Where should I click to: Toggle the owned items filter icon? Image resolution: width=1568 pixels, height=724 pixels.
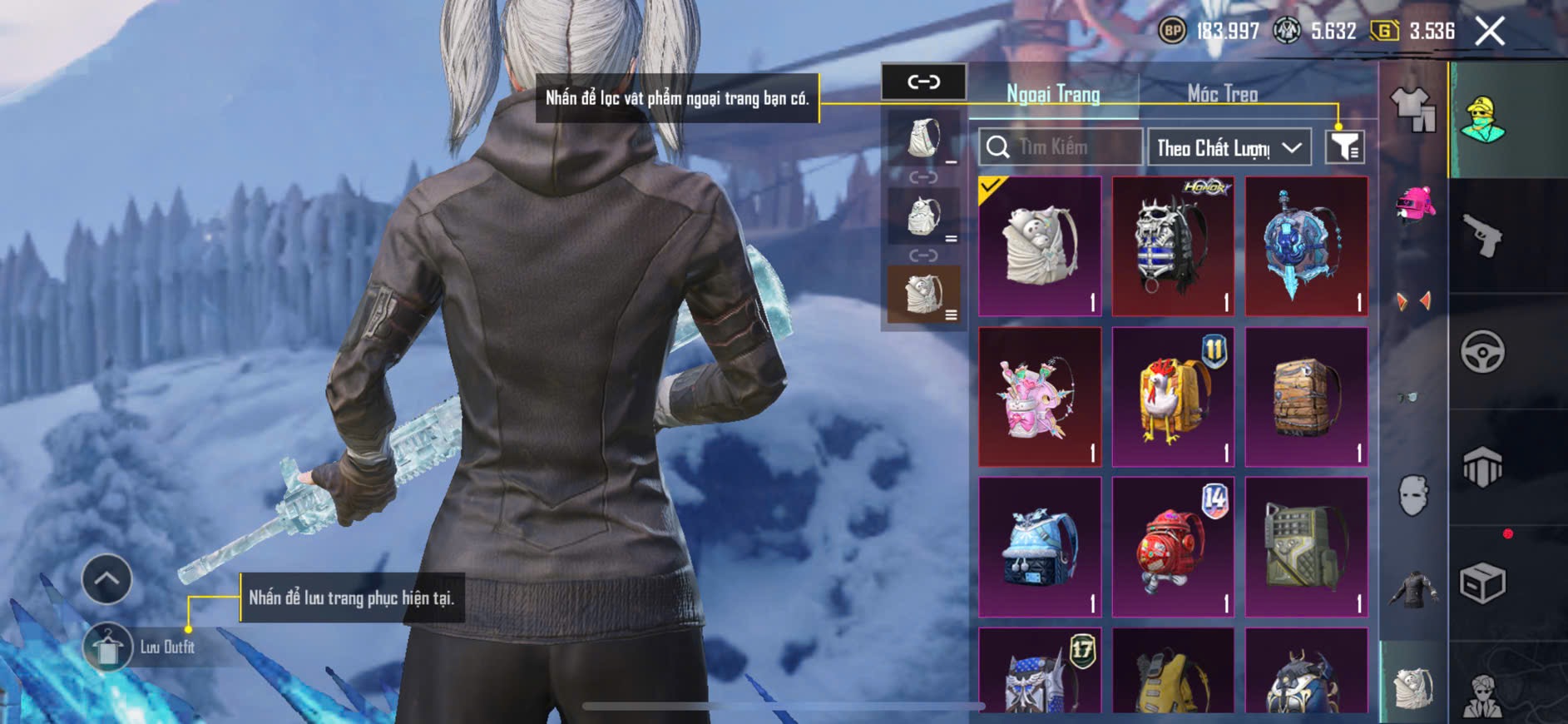[1344, 147]
